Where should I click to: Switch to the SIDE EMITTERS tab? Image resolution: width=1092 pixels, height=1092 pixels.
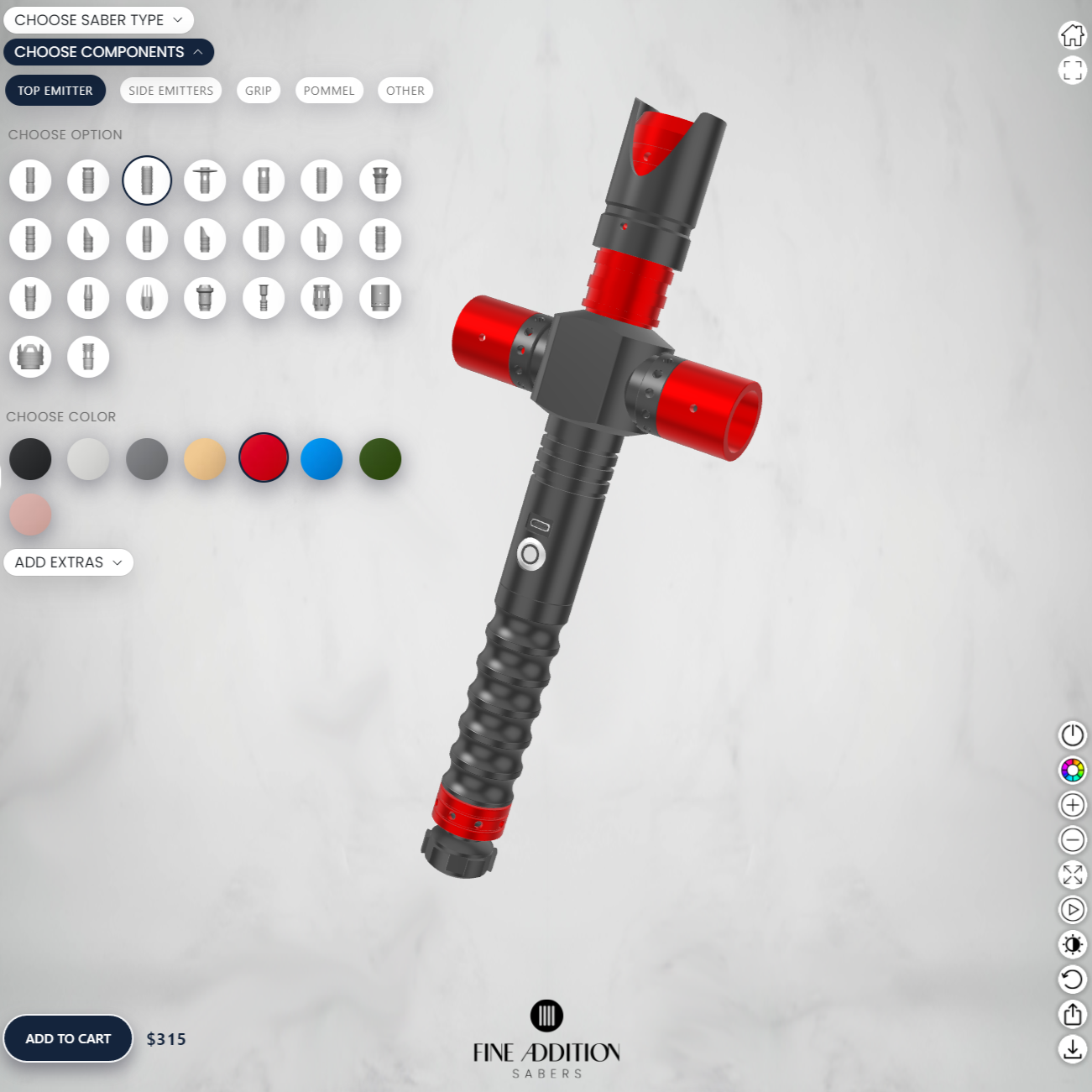point(170,90)
